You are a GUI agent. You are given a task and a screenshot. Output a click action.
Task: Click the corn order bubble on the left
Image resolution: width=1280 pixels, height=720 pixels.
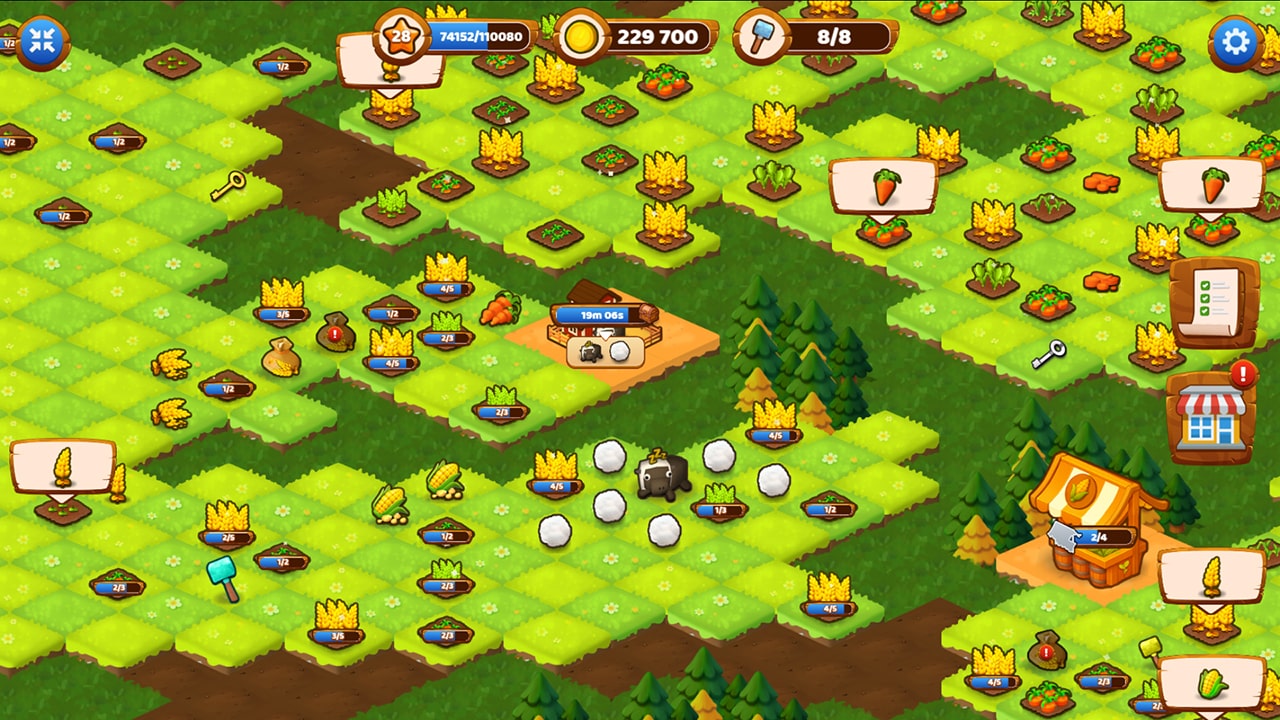65,465
